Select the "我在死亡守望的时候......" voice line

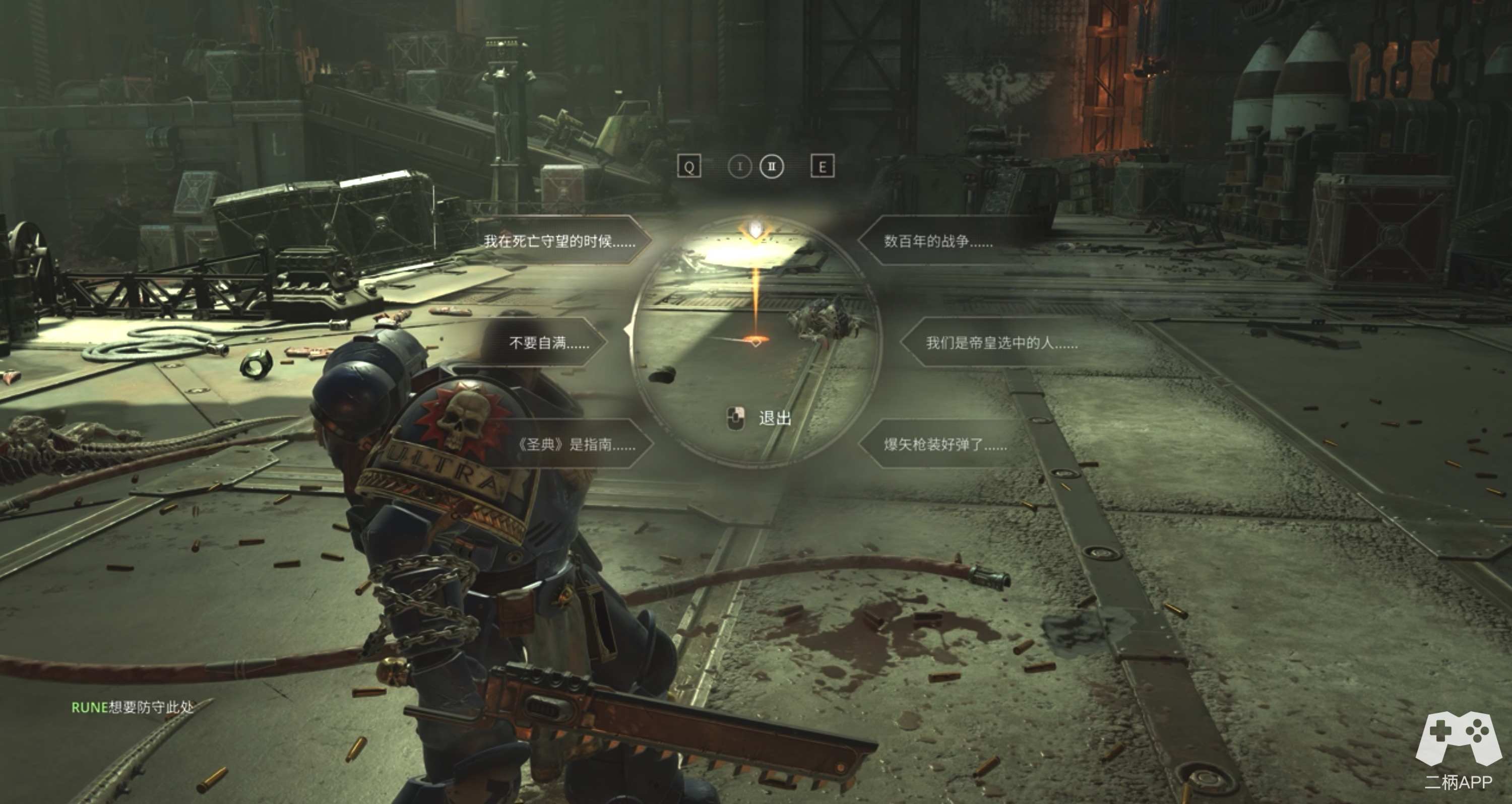pyautogui.click(x=559, y=241)
